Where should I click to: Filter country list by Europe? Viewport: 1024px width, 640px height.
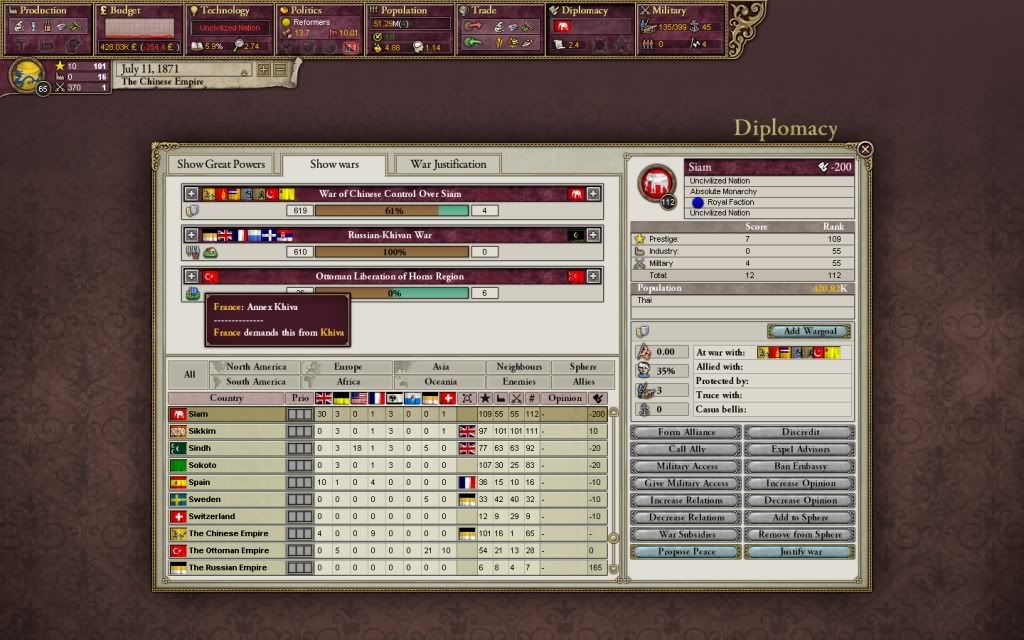pos(348,367)
